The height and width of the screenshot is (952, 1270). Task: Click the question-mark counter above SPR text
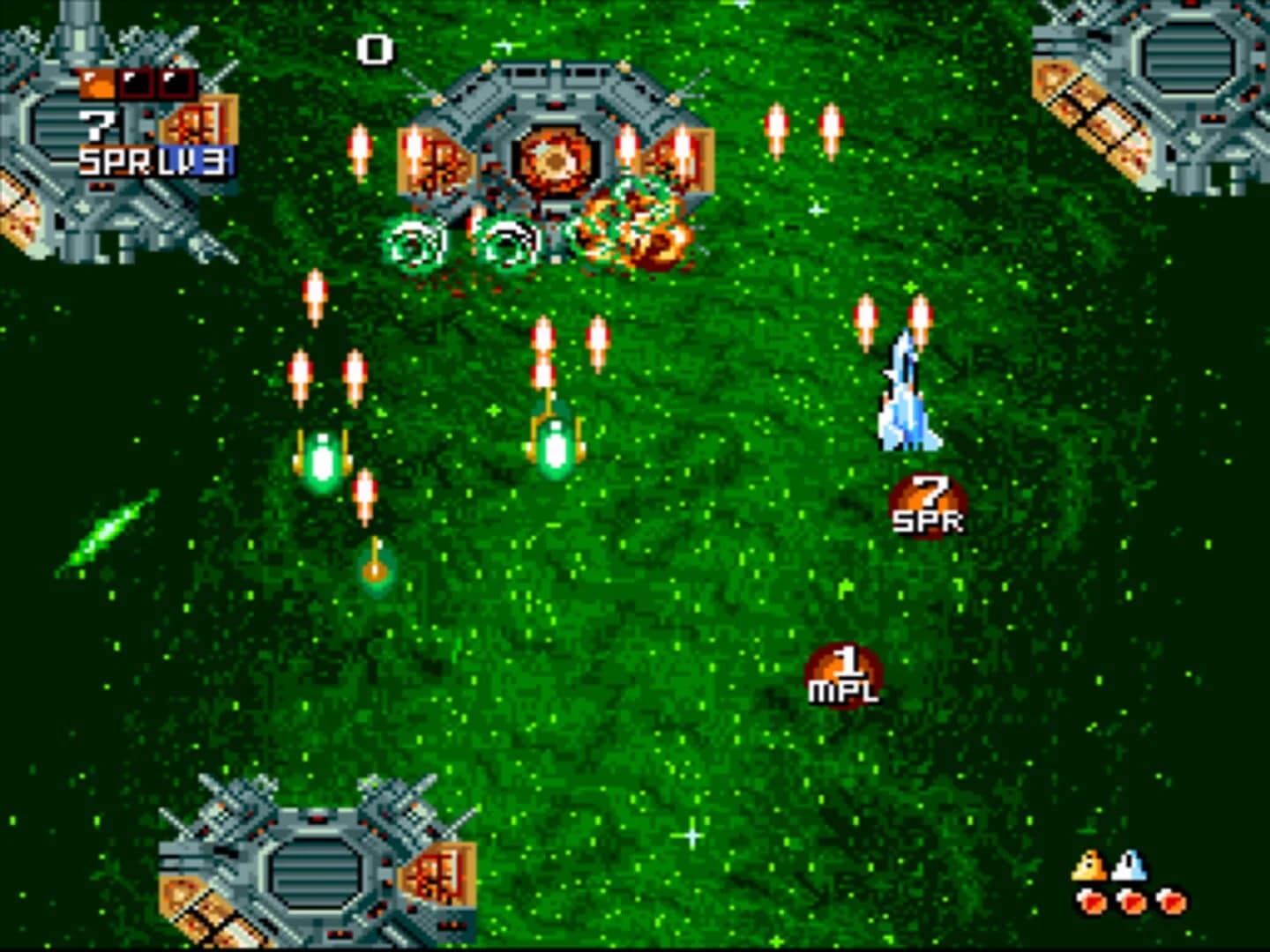[x=95, y=124]
